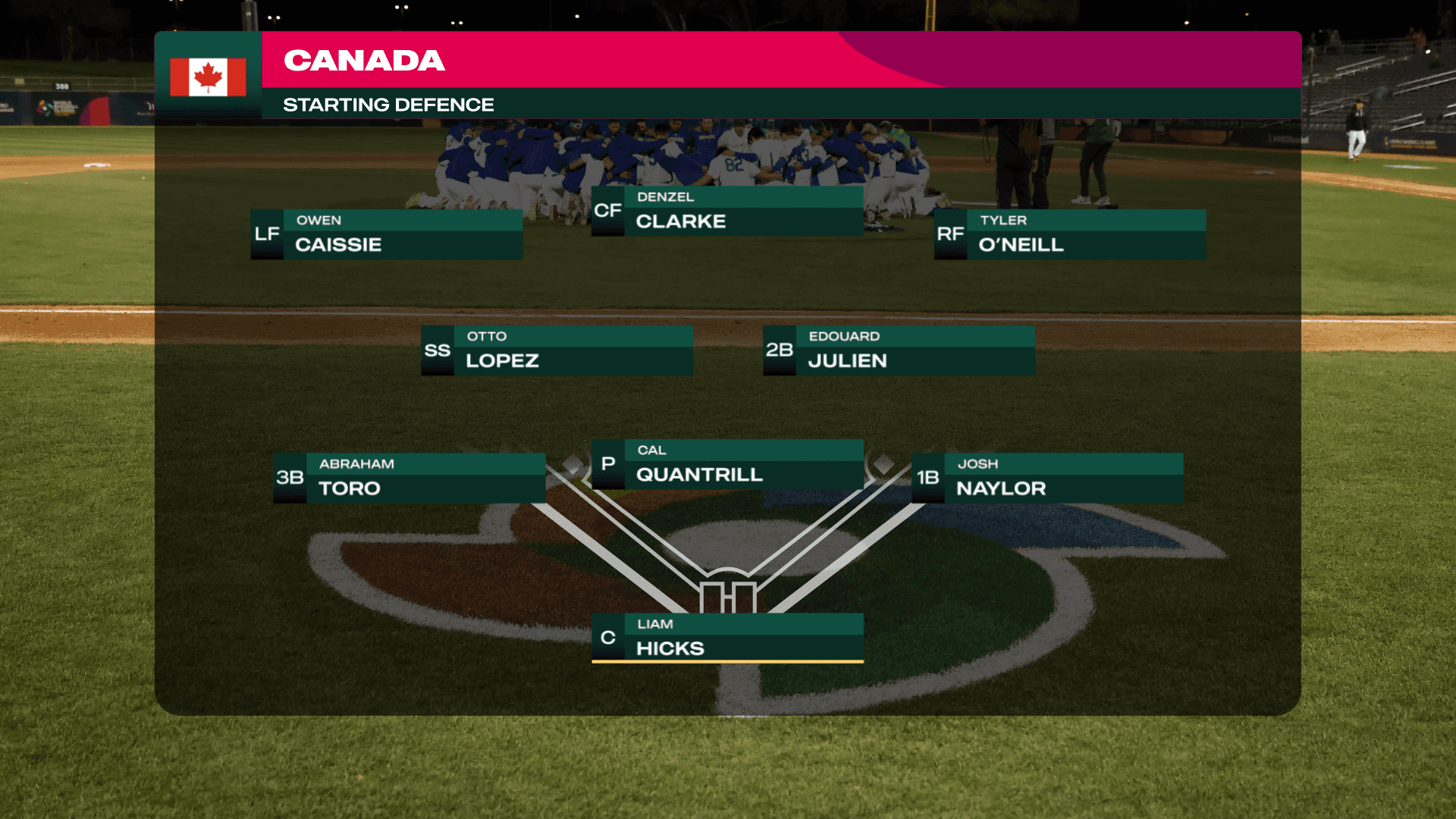This screenshot has width=1456, height=819.
Task: Pick shortstop Otto Lopez card
Action: pyautogui.click(x=557, y=350)
